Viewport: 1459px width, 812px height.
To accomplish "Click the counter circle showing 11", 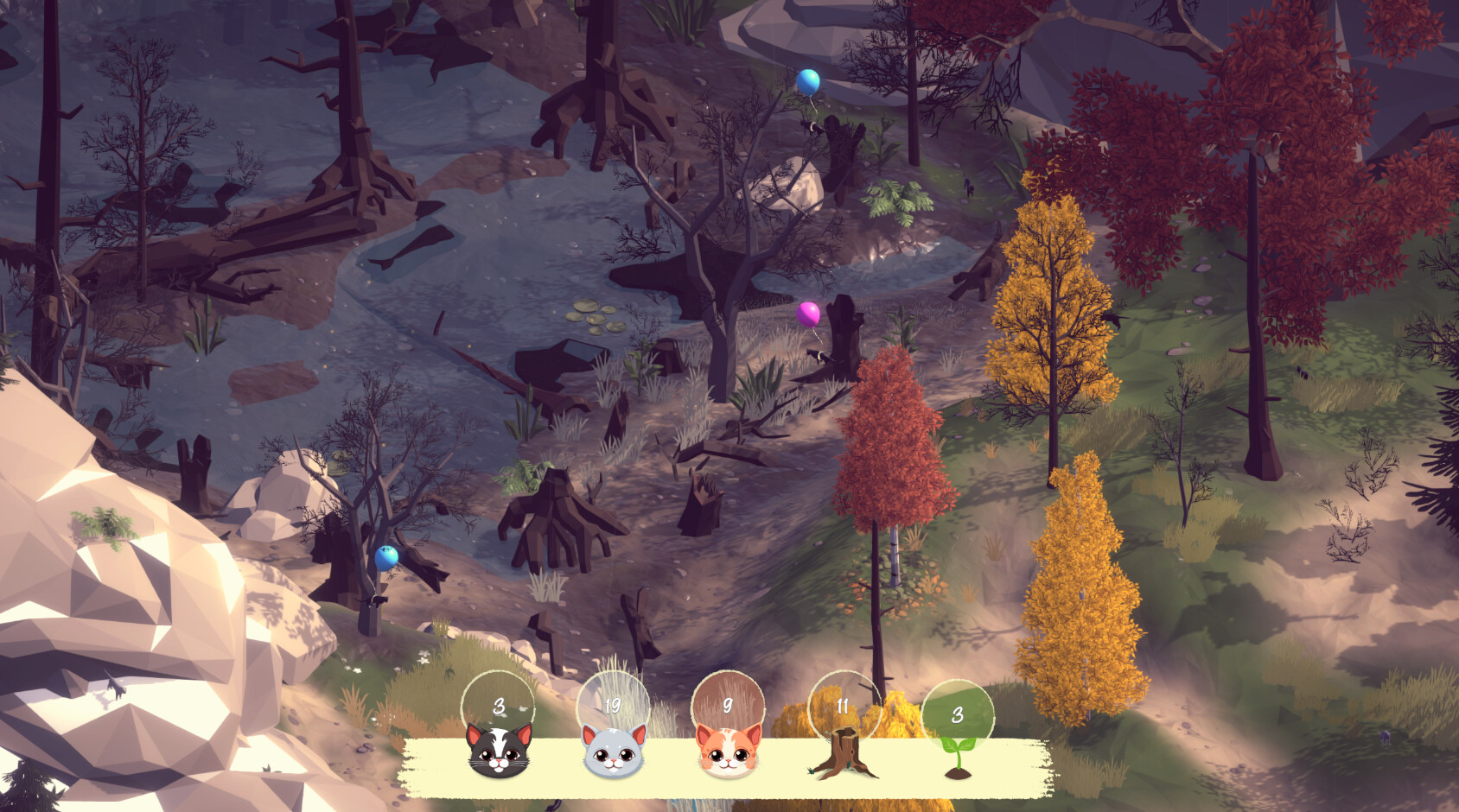I will click(x=841, y=704).
